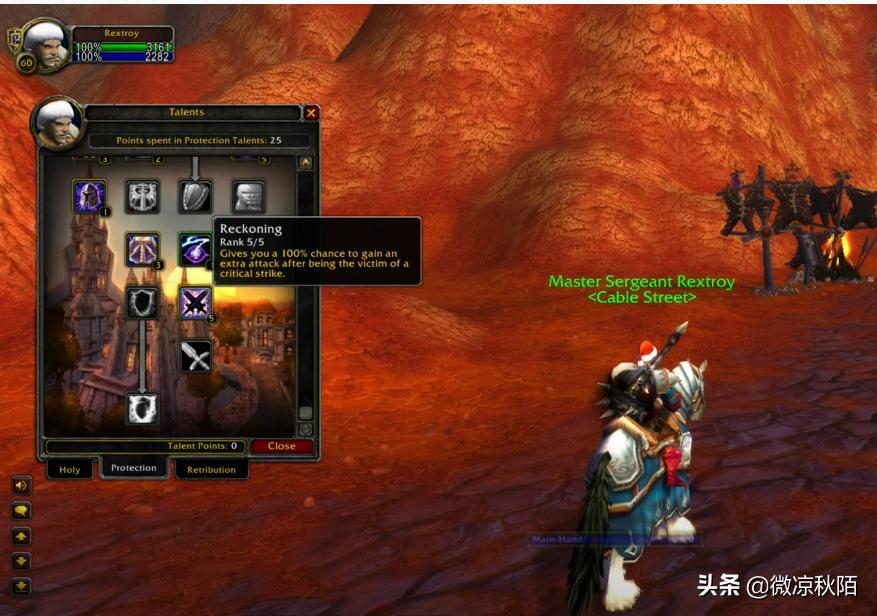Choose the winged emblem talent icon
877x616 pixels.
click(142, 195)
